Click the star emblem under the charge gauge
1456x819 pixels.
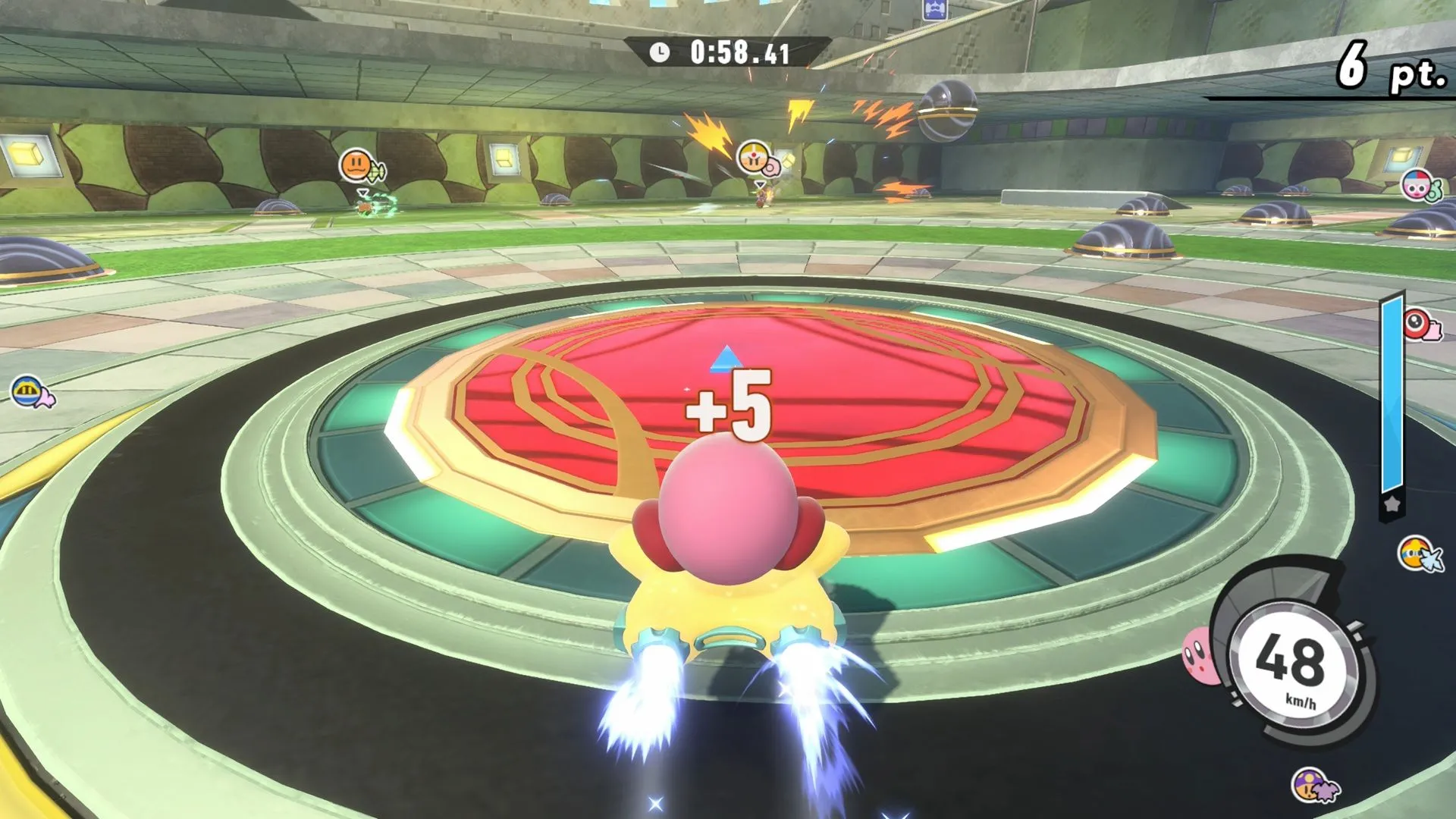1394,504
